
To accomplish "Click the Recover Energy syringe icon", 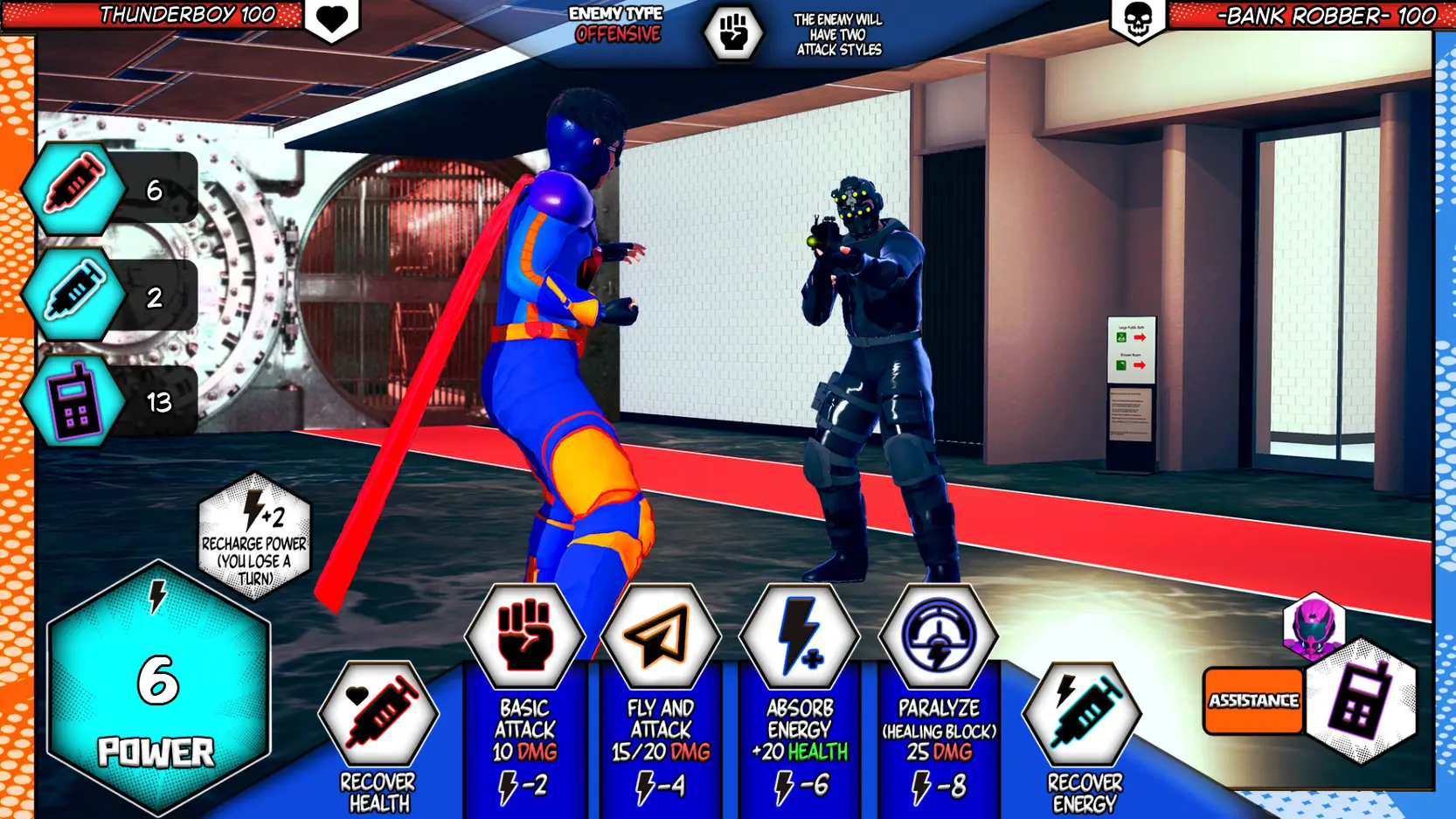I will click(x=1083, y=713).
